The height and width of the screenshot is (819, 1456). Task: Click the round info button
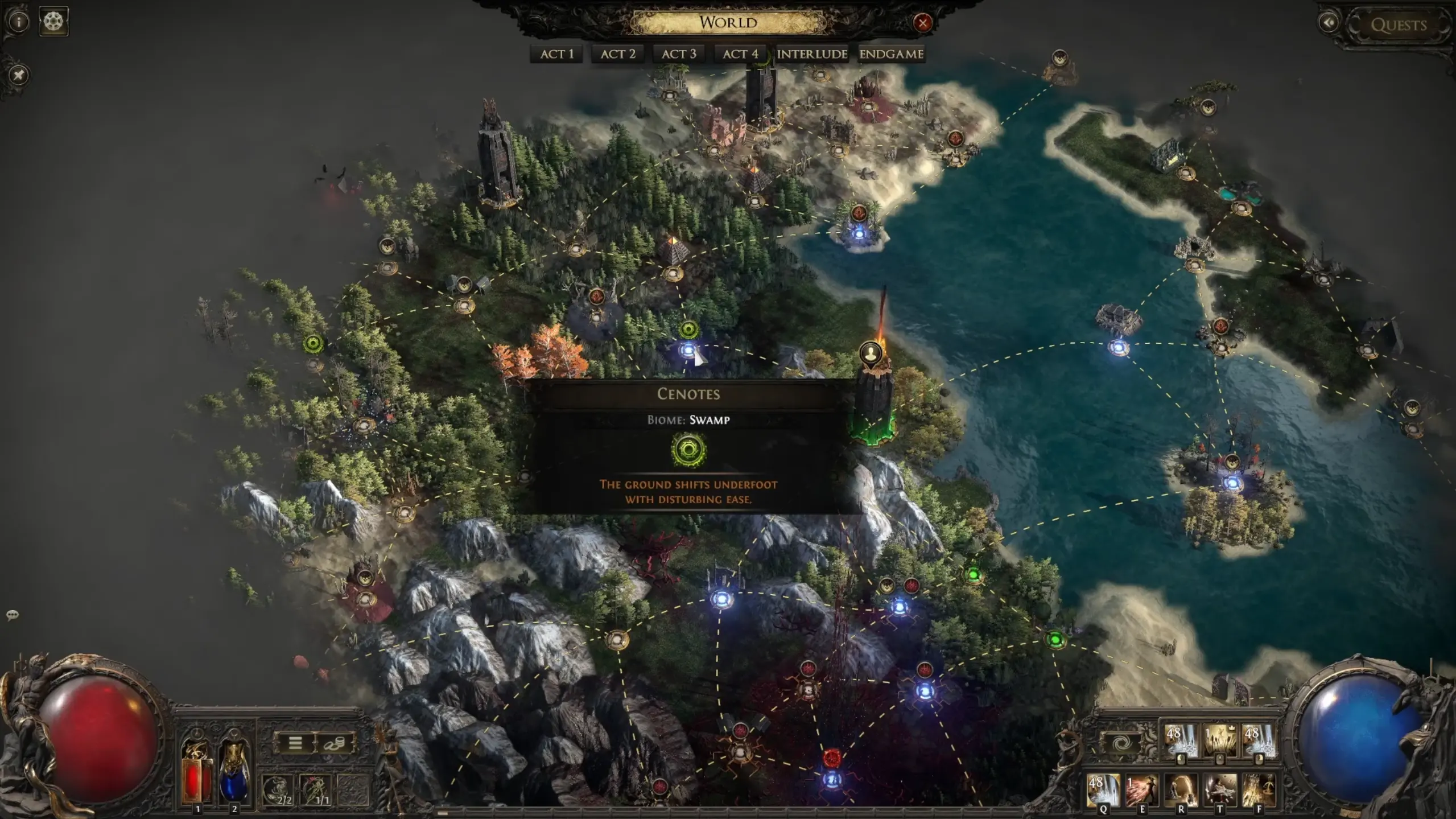[x=19, y=22]
